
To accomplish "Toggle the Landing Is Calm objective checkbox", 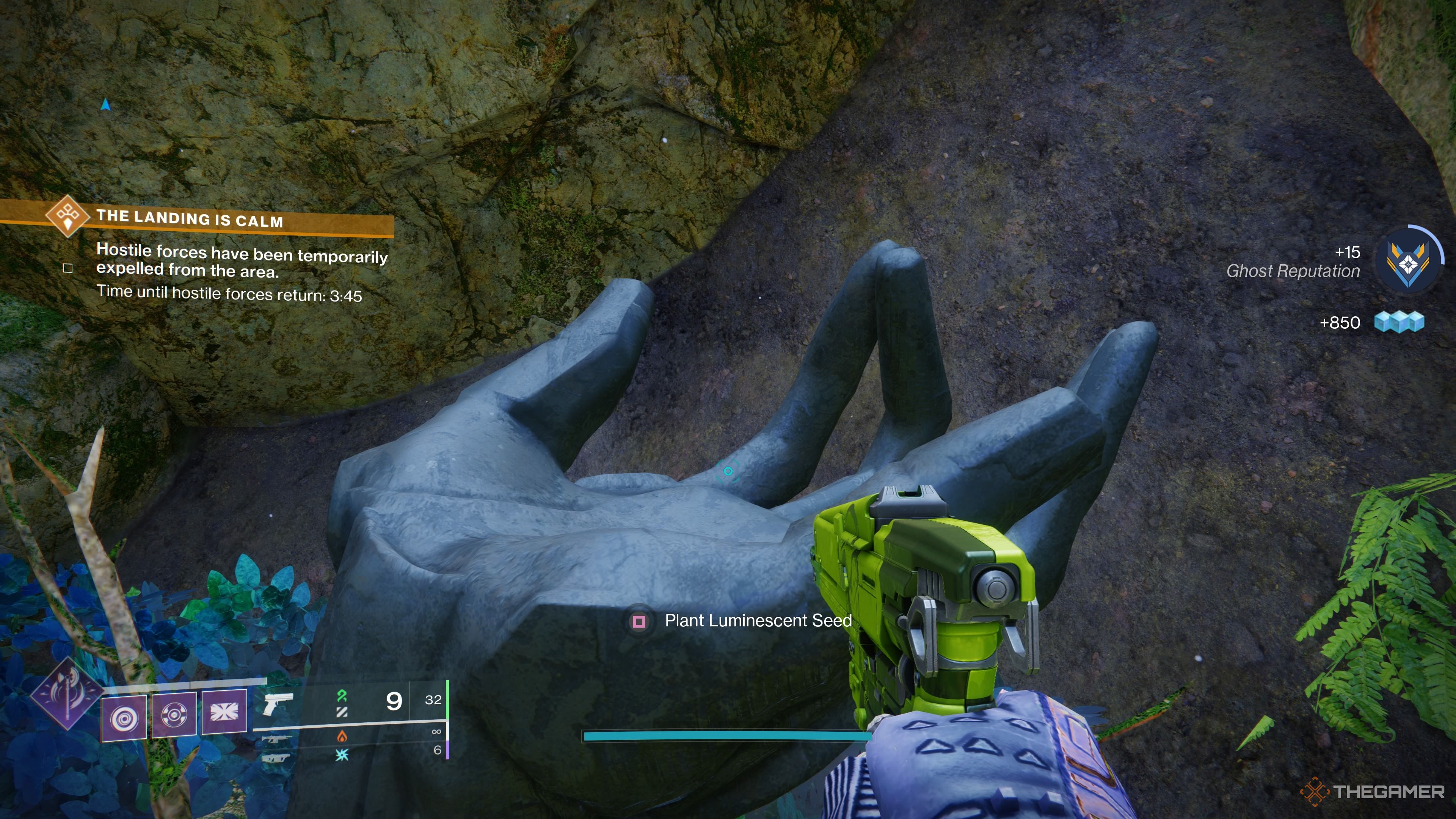I will pyautogui.click(x=68, y=268).
